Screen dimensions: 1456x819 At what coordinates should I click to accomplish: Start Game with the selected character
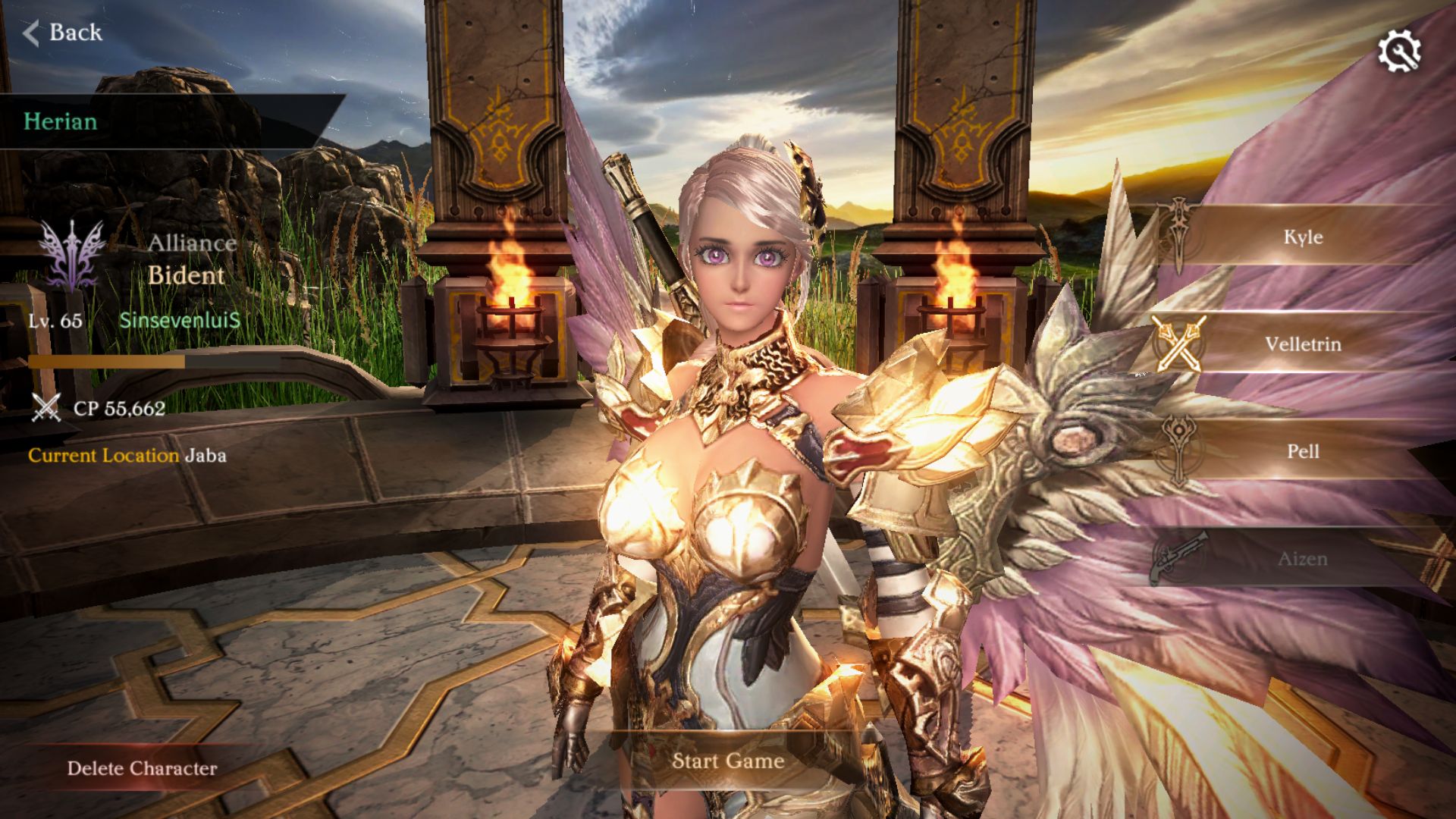(x=727, y=761)
